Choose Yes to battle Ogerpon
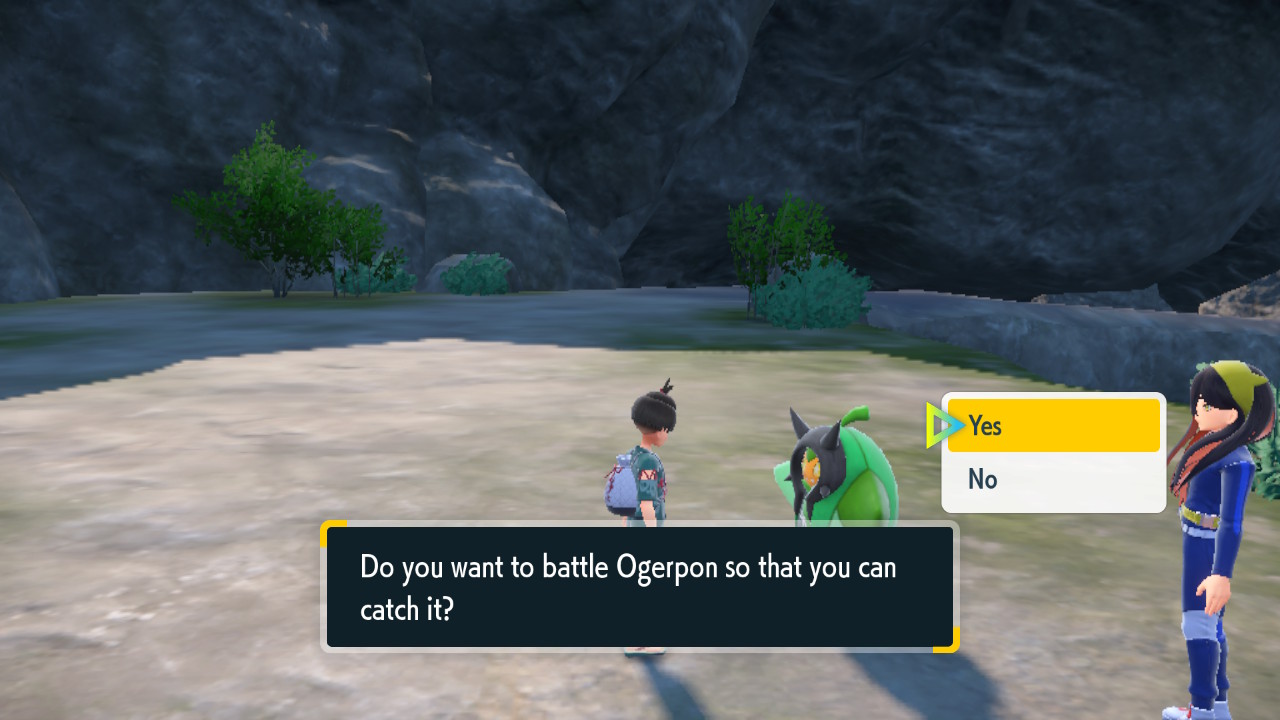Viewport: 1280px width, 720px height. (x=1052, y=426)
